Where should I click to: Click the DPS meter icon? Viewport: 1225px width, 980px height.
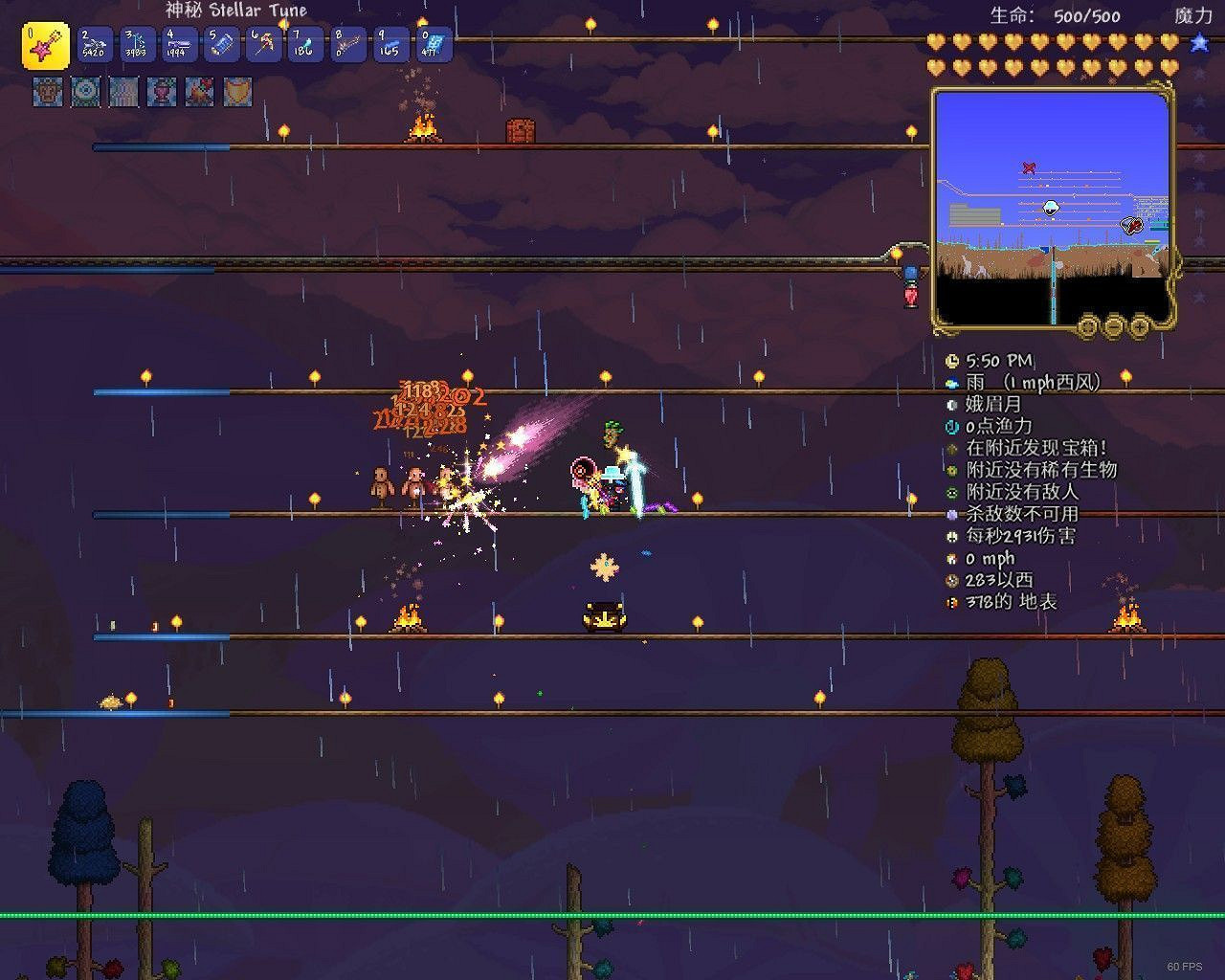(x=950, y=536)
